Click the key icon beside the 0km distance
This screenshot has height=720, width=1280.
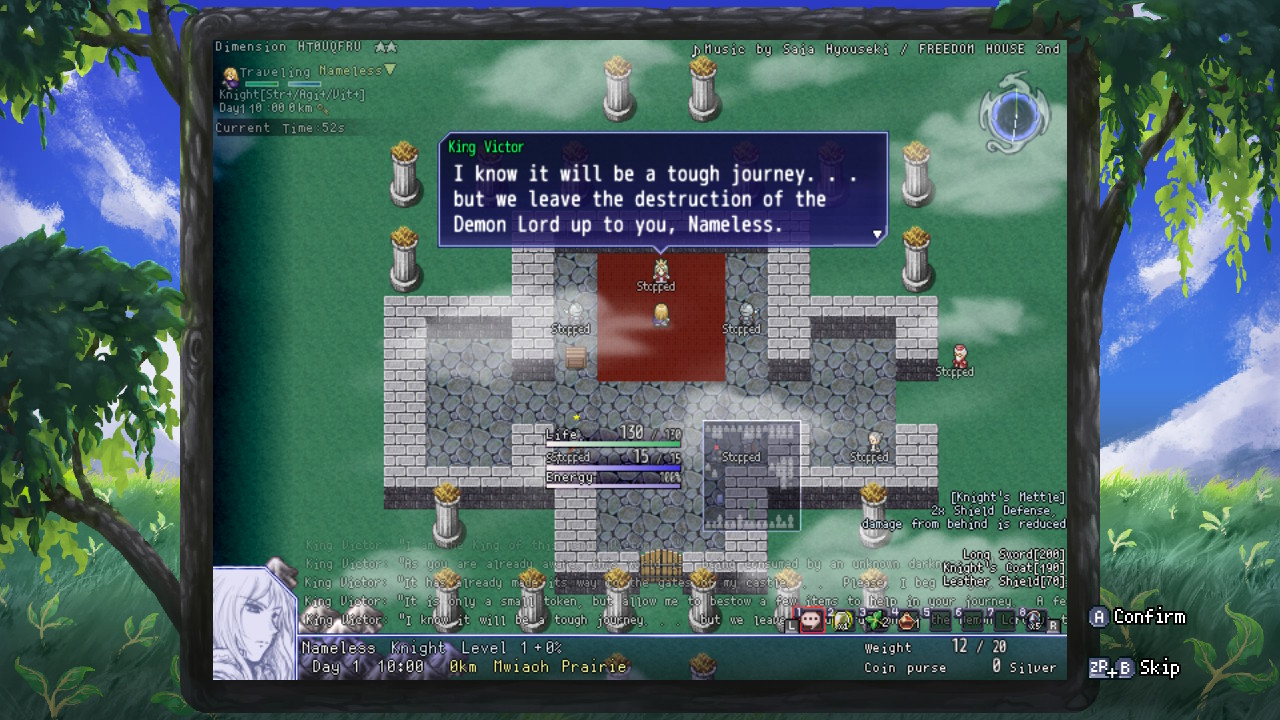(x=323, y=109)
